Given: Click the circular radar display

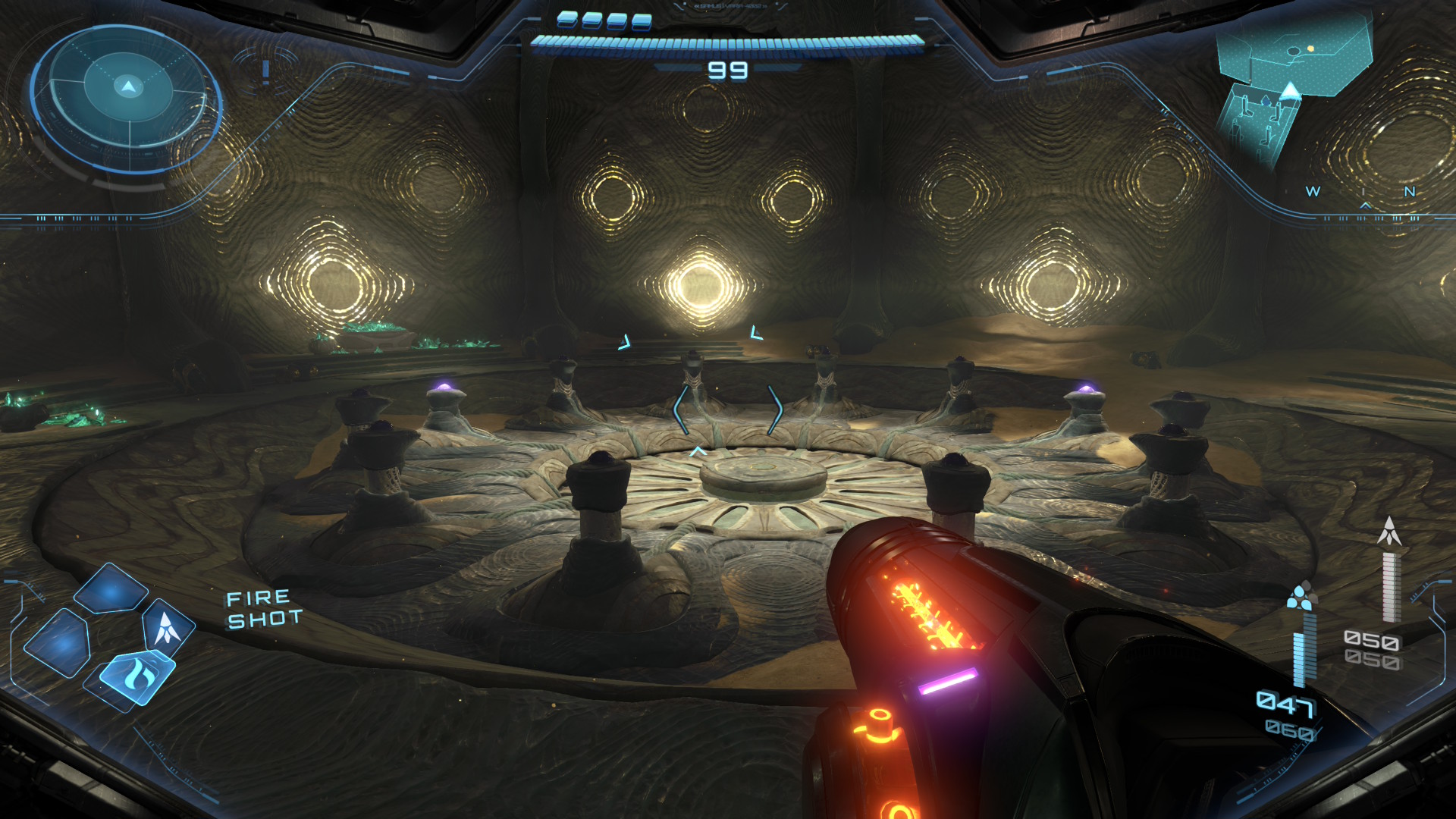Looking at the screenshot, I should pos(127,96).
